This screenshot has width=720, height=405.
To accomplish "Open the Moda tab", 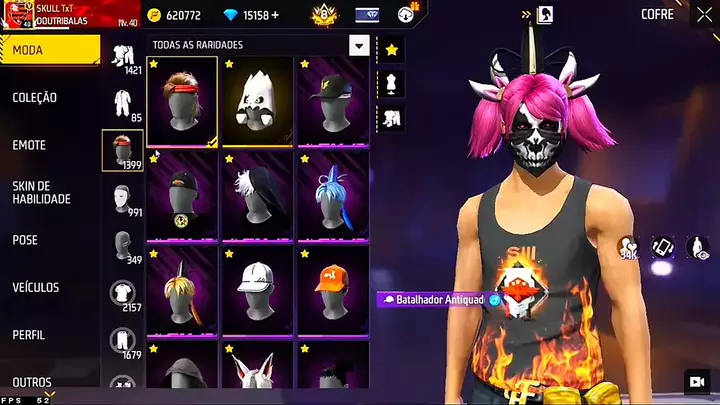I will click(x=50, y=50).
